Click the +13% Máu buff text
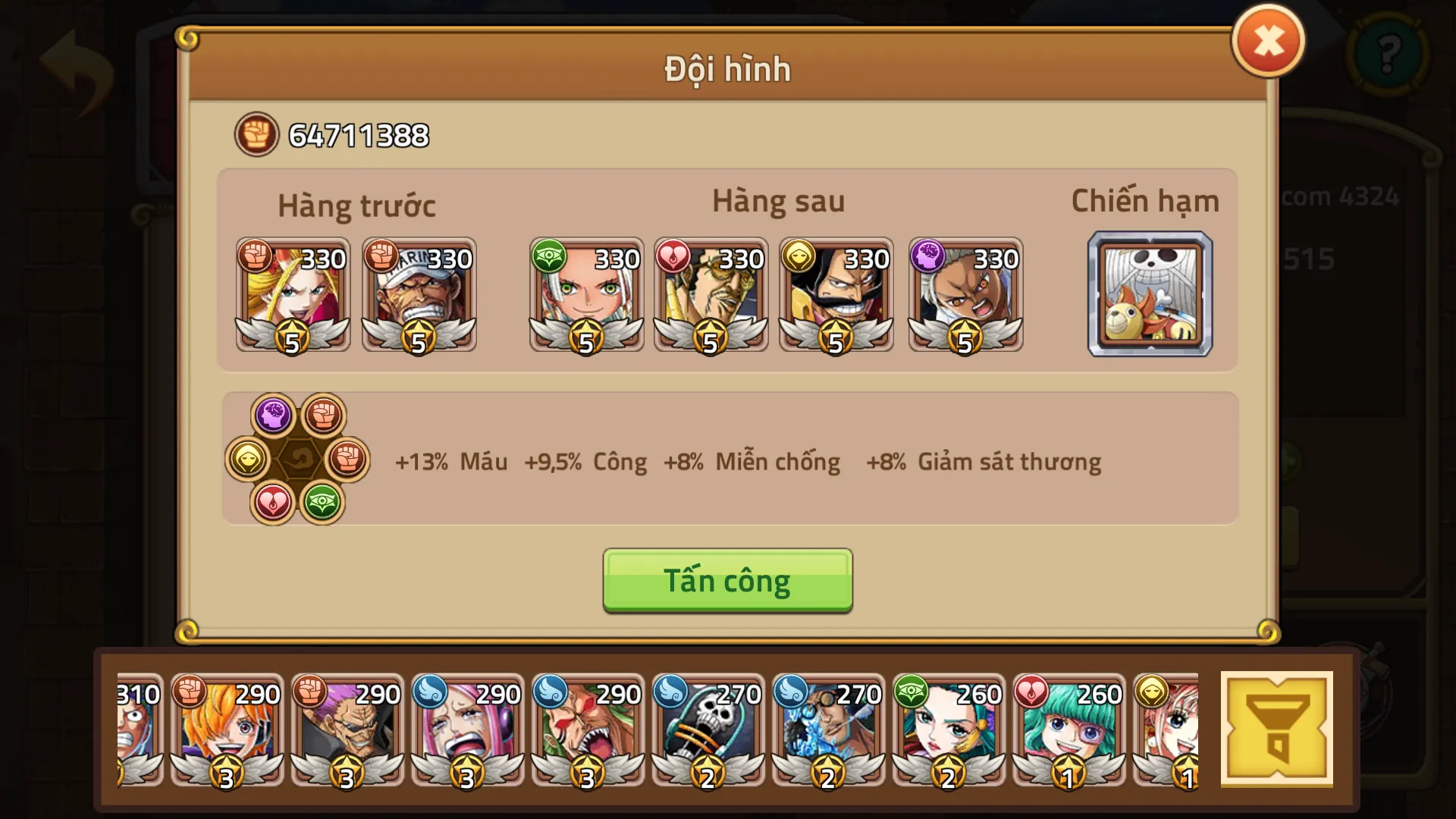This screenshot has width=1456, height=819. pos(451,461)
